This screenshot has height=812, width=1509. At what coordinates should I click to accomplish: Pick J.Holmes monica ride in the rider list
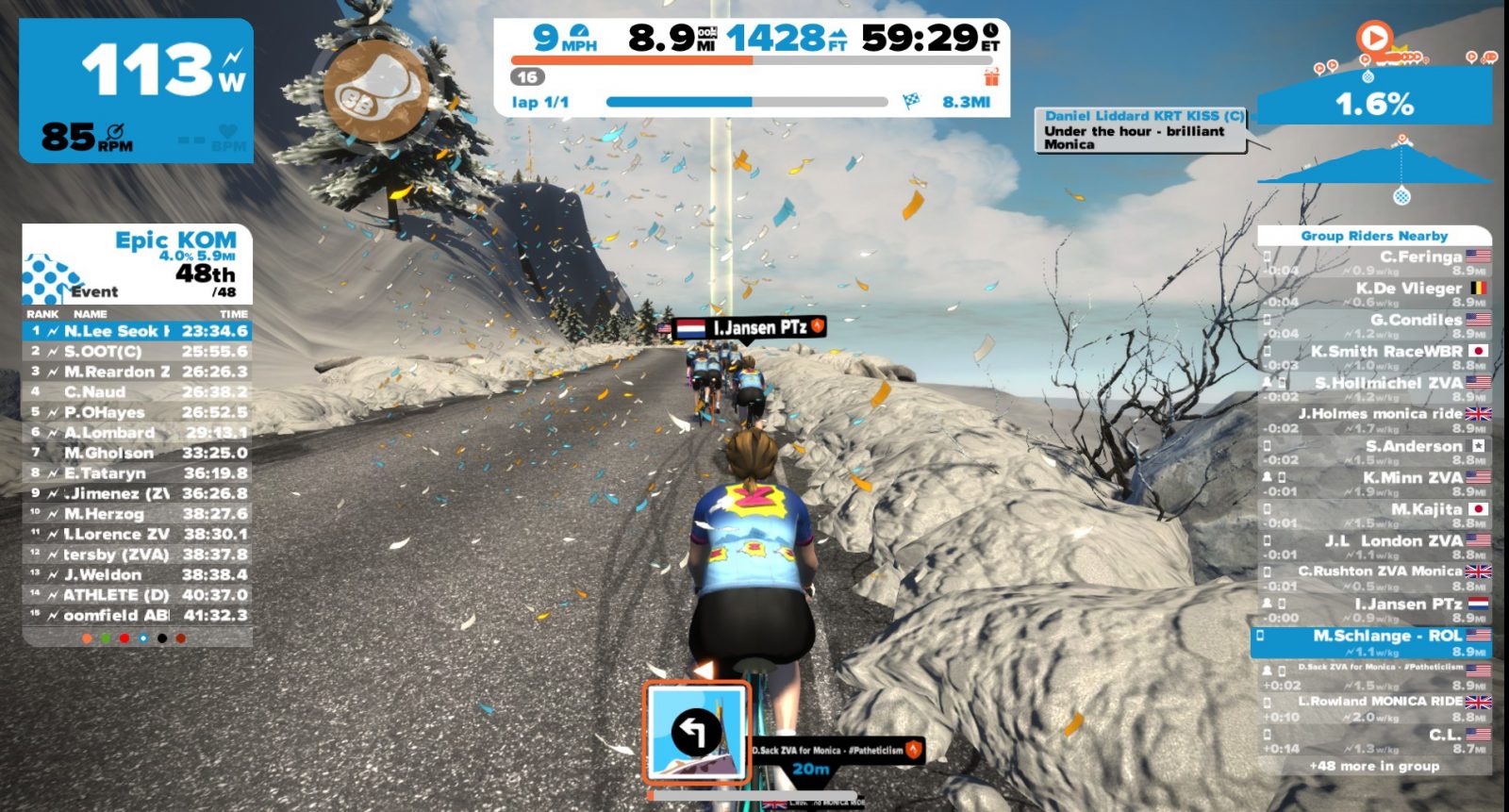click(1375, 421)
